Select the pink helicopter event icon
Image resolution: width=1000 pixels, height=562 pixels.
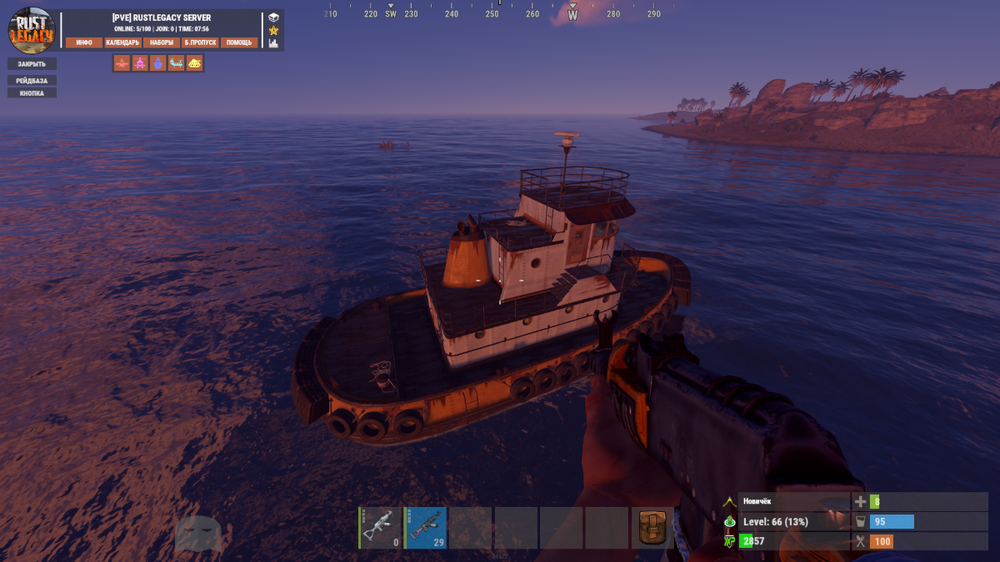pyautogui.click(x=140, y=63)
